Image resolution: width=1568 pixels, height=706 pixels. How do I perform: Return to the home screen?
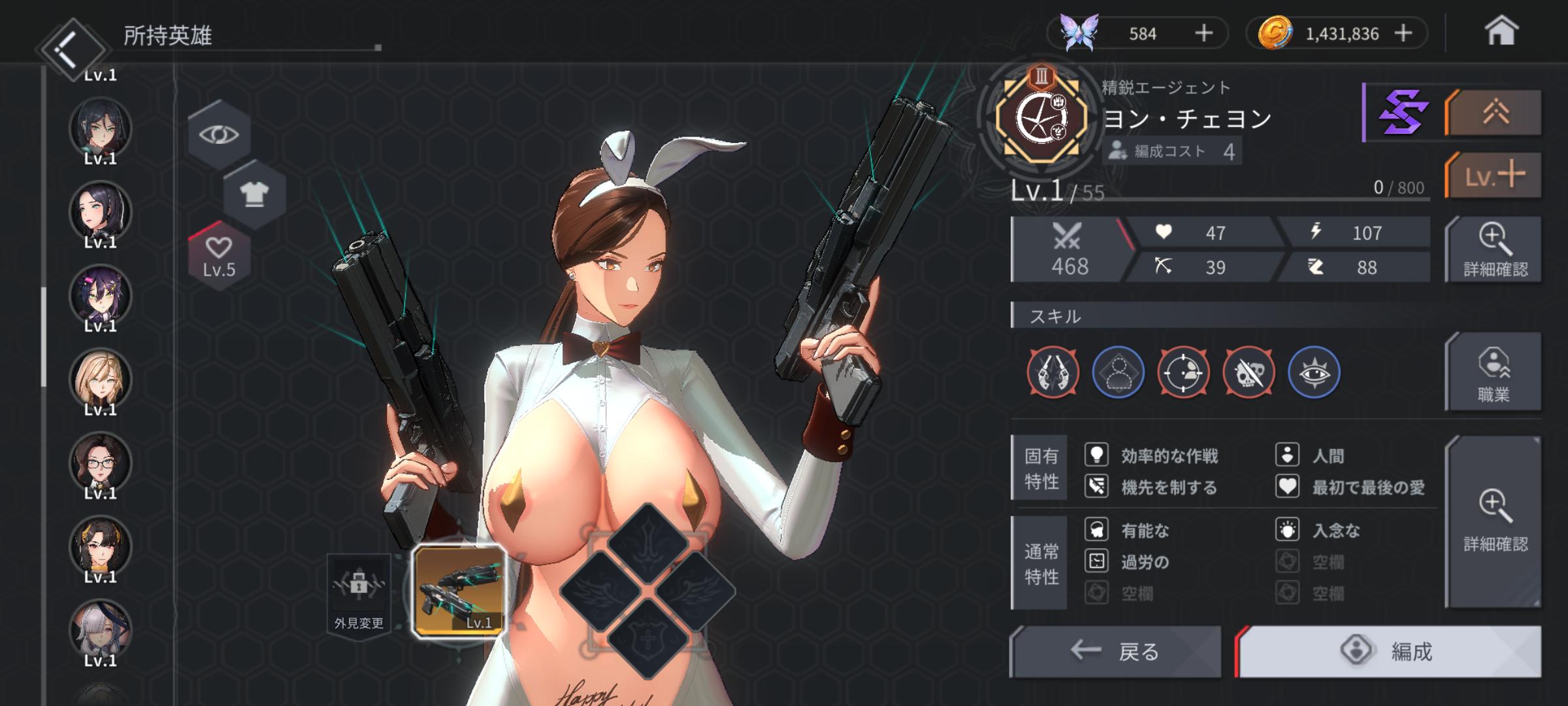tap(1500, 31)
